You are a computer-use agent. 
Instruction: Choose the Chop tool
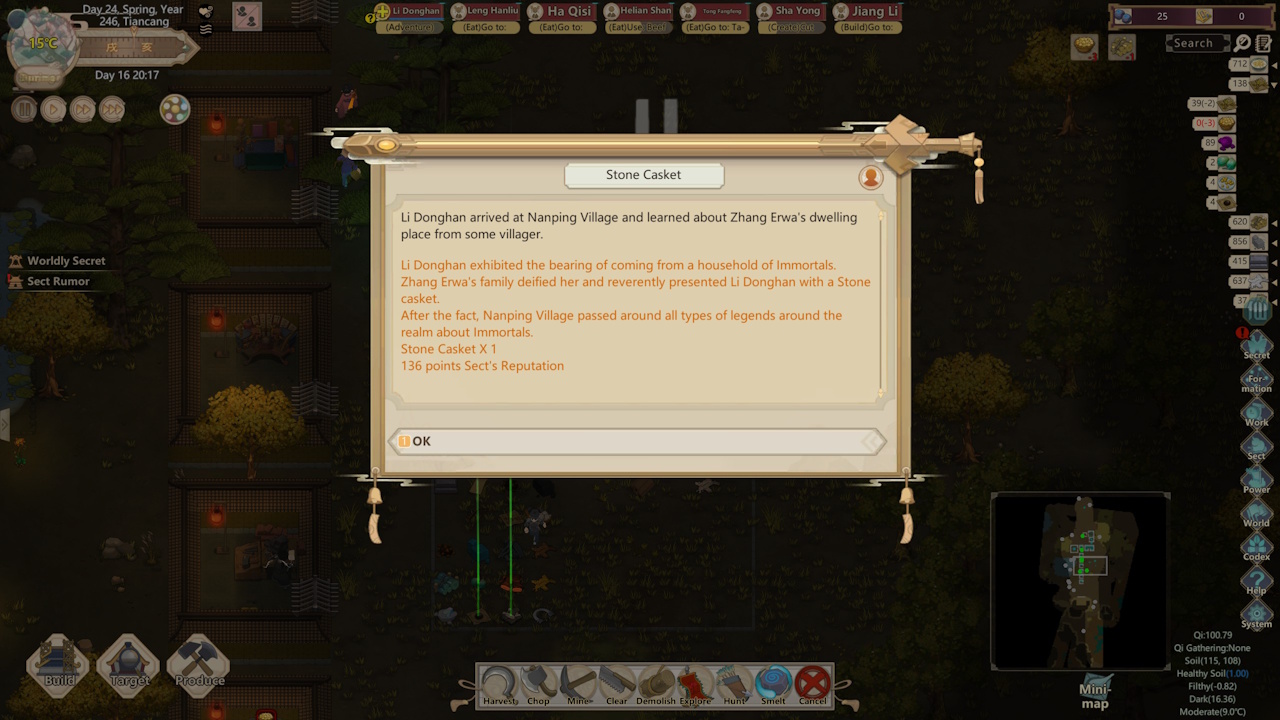(538, 684)
